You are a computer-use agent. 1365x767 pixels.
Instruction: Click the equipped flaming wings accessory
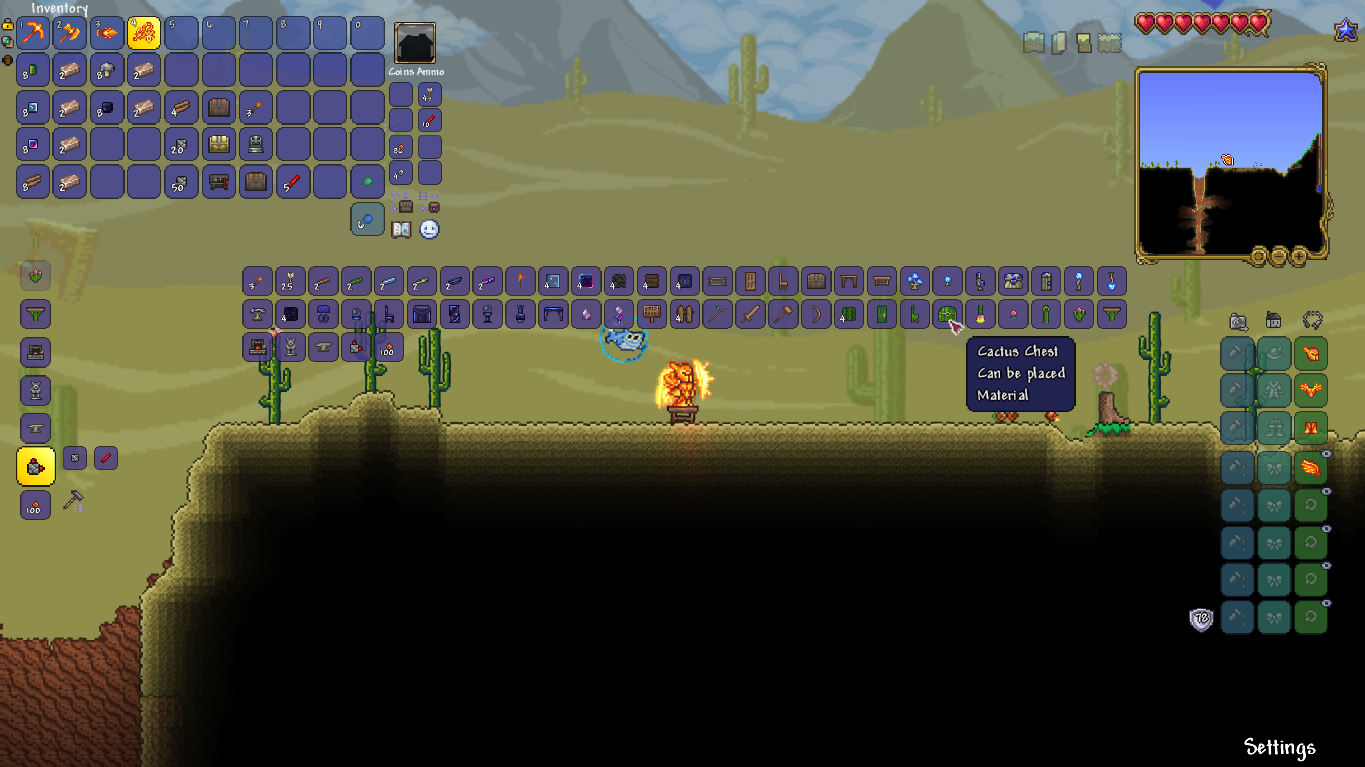click(x=1311, y=466)
